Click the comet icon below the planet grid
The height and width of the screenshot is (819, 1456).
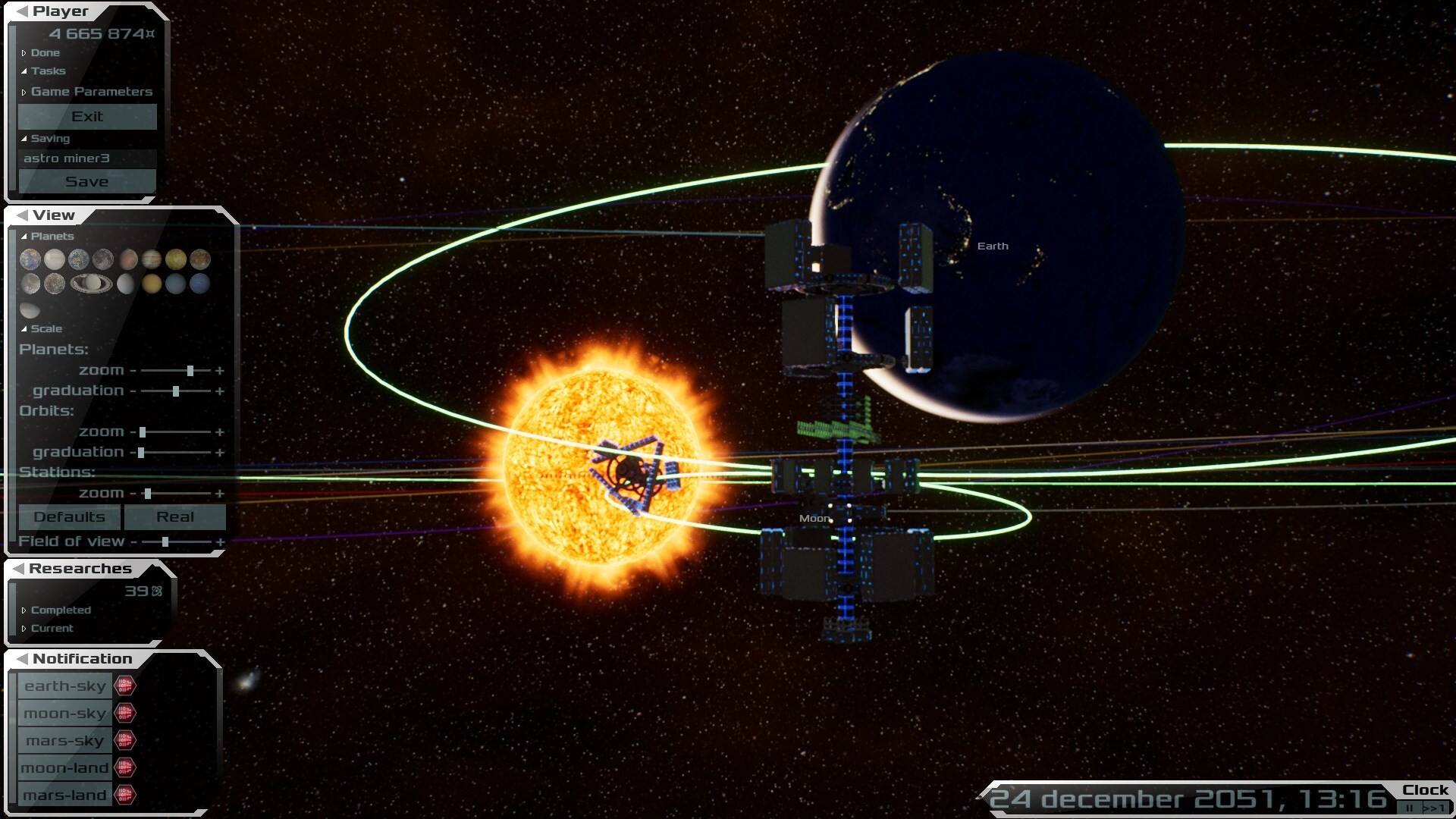[30, 309]
